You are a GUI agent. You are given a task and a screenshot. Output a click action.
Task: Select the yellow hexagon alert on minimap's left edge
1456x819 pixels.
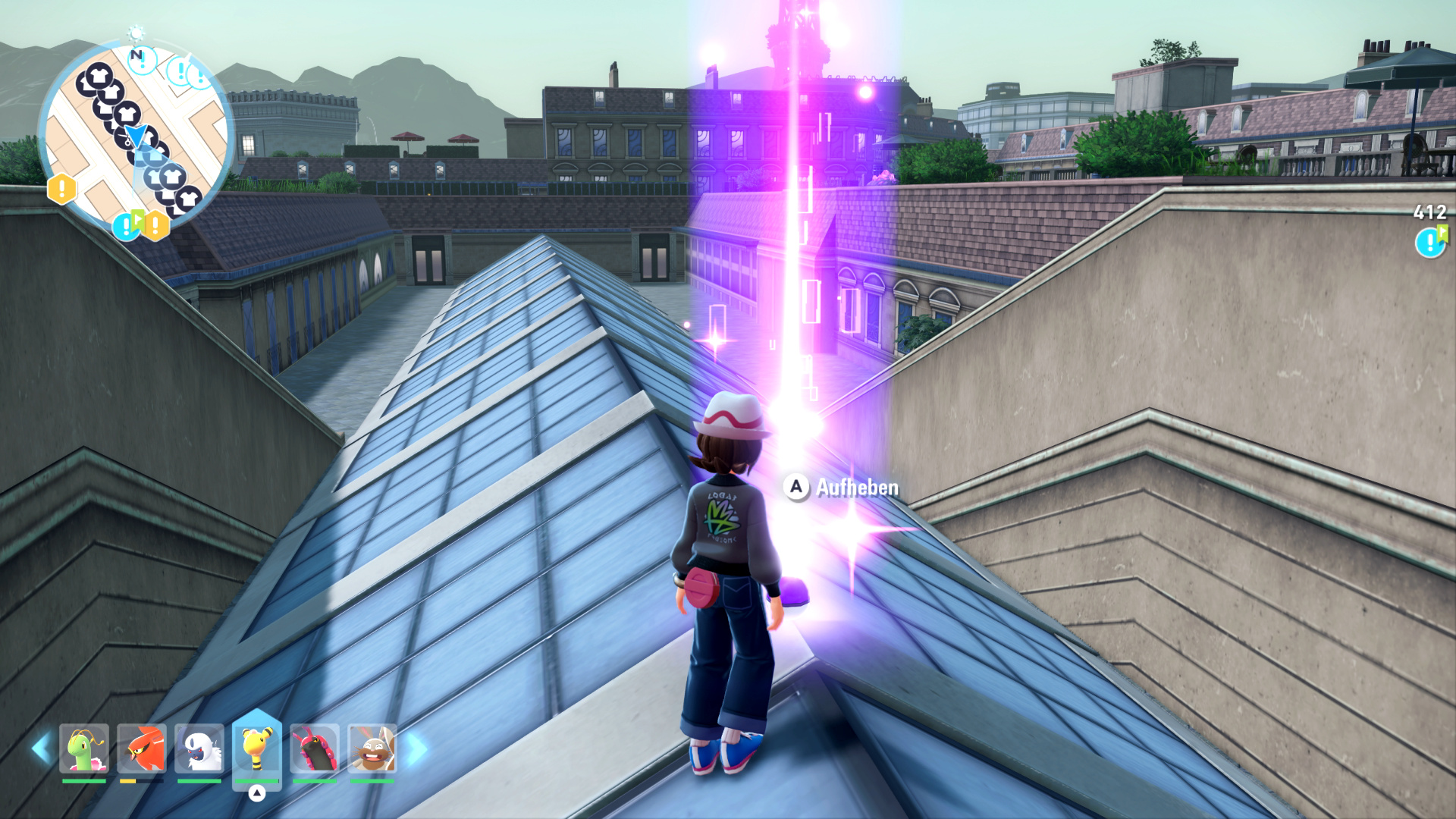61,189
